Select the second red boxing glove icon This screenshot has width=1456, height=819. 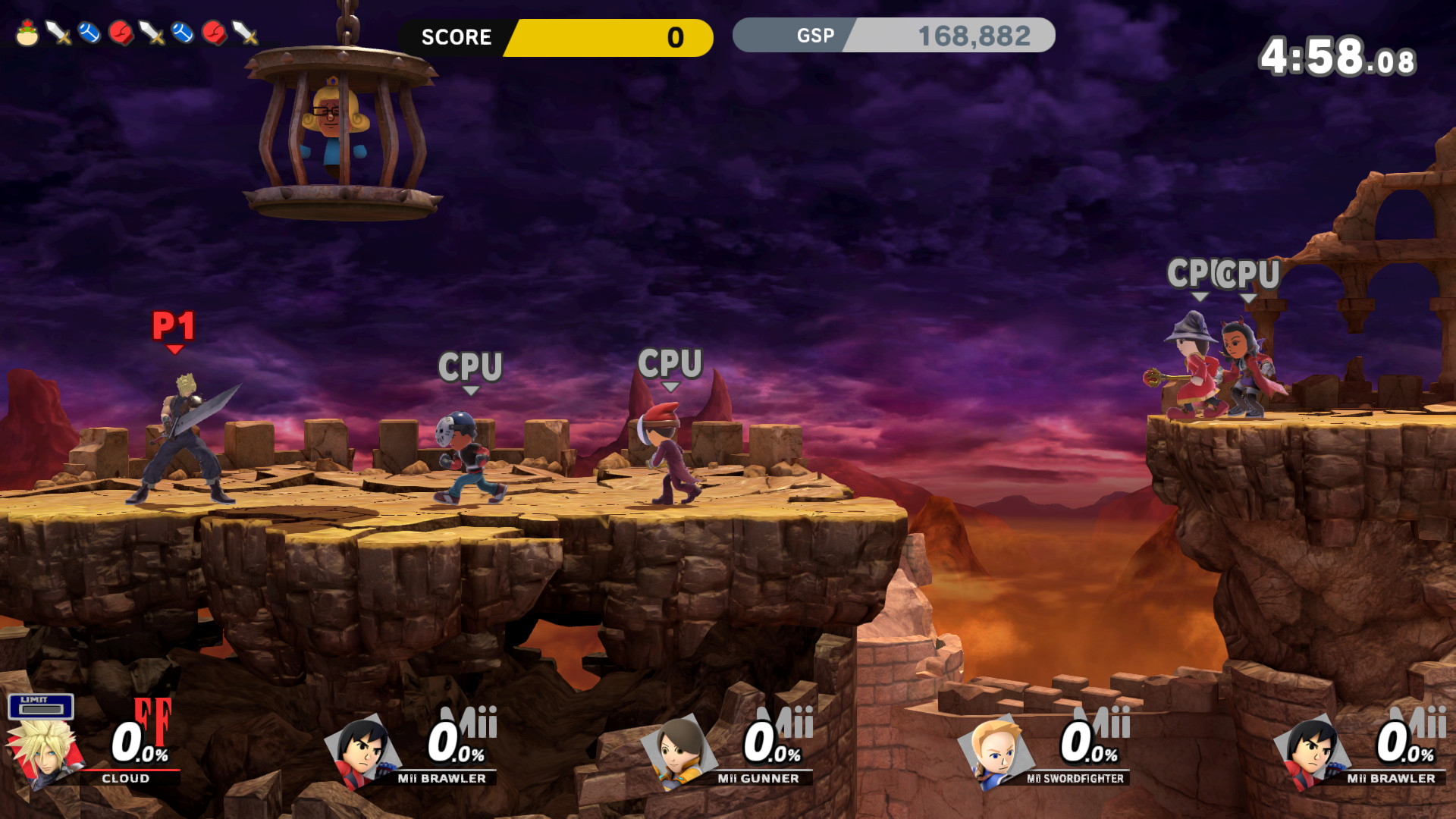click(x=215, y=31)
